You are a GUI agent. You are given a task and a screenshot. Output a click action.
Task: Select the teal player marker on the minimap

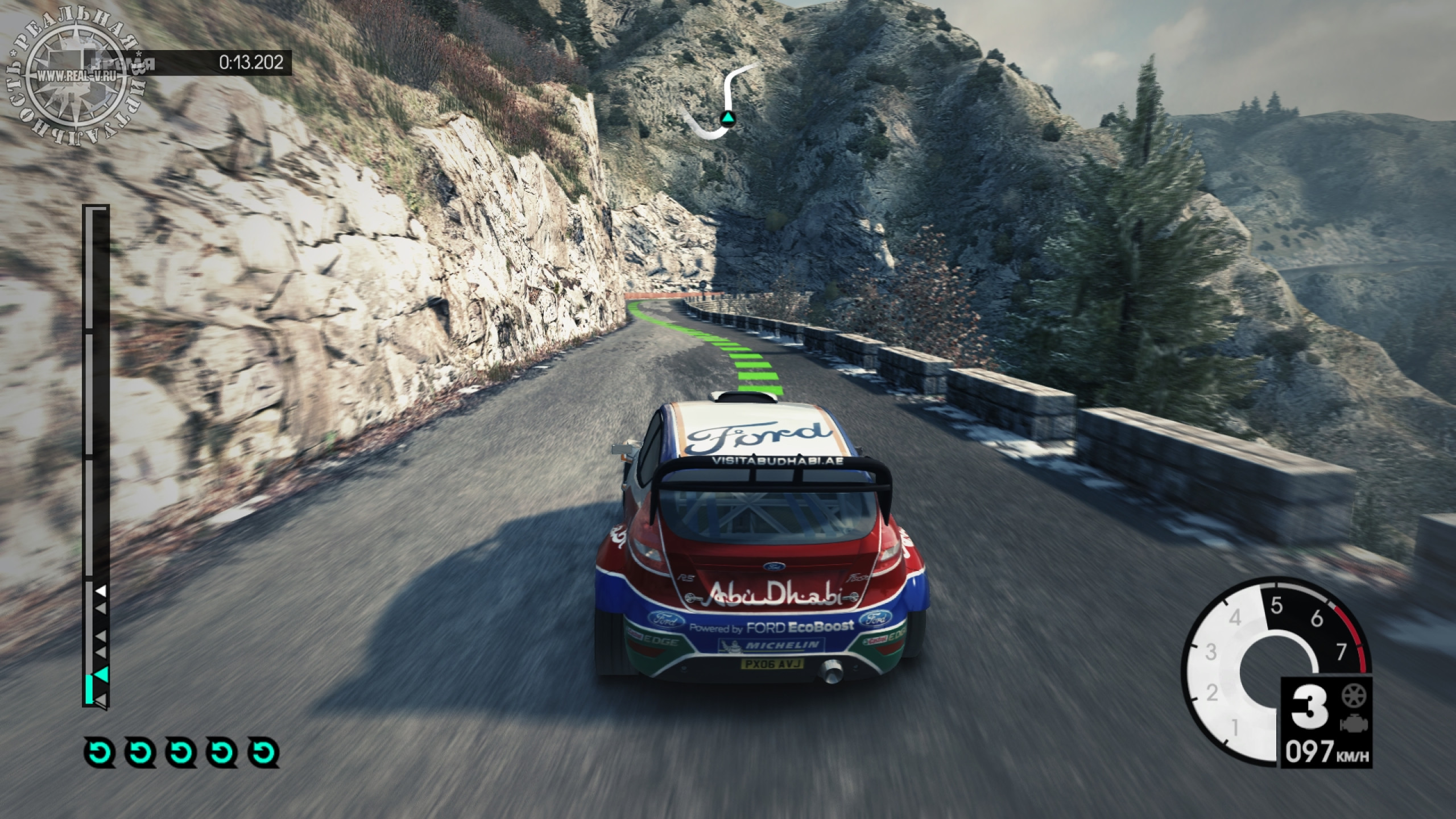(x=728, y=118)
